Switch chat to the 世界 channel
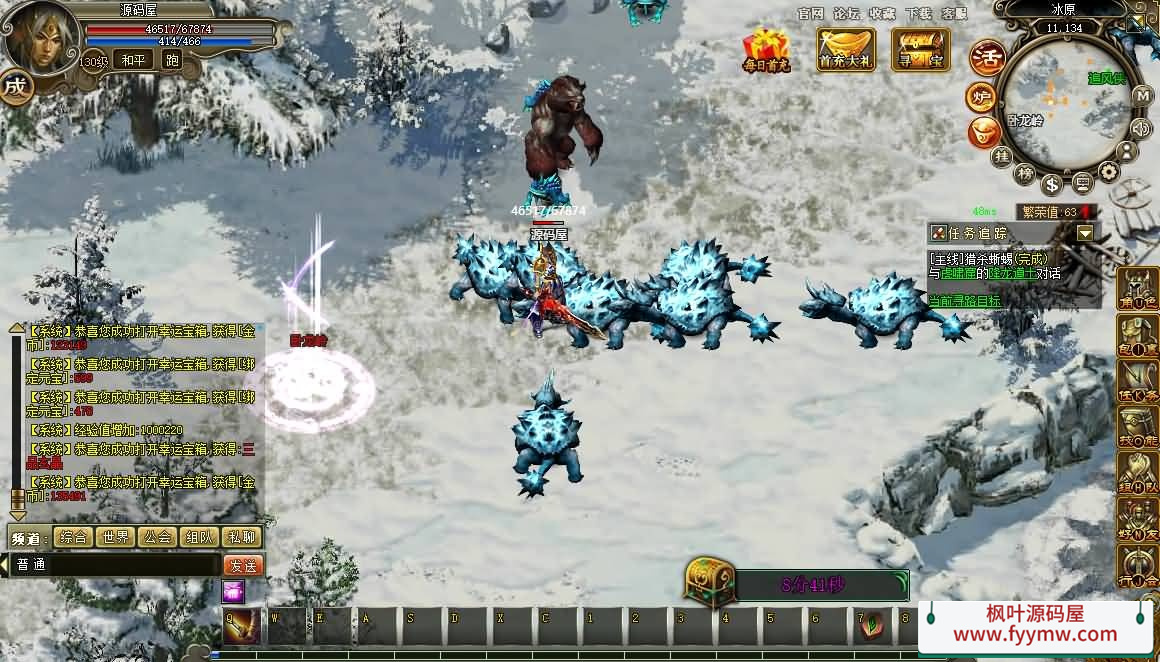Screen dimensions: 1160x662 115,537
